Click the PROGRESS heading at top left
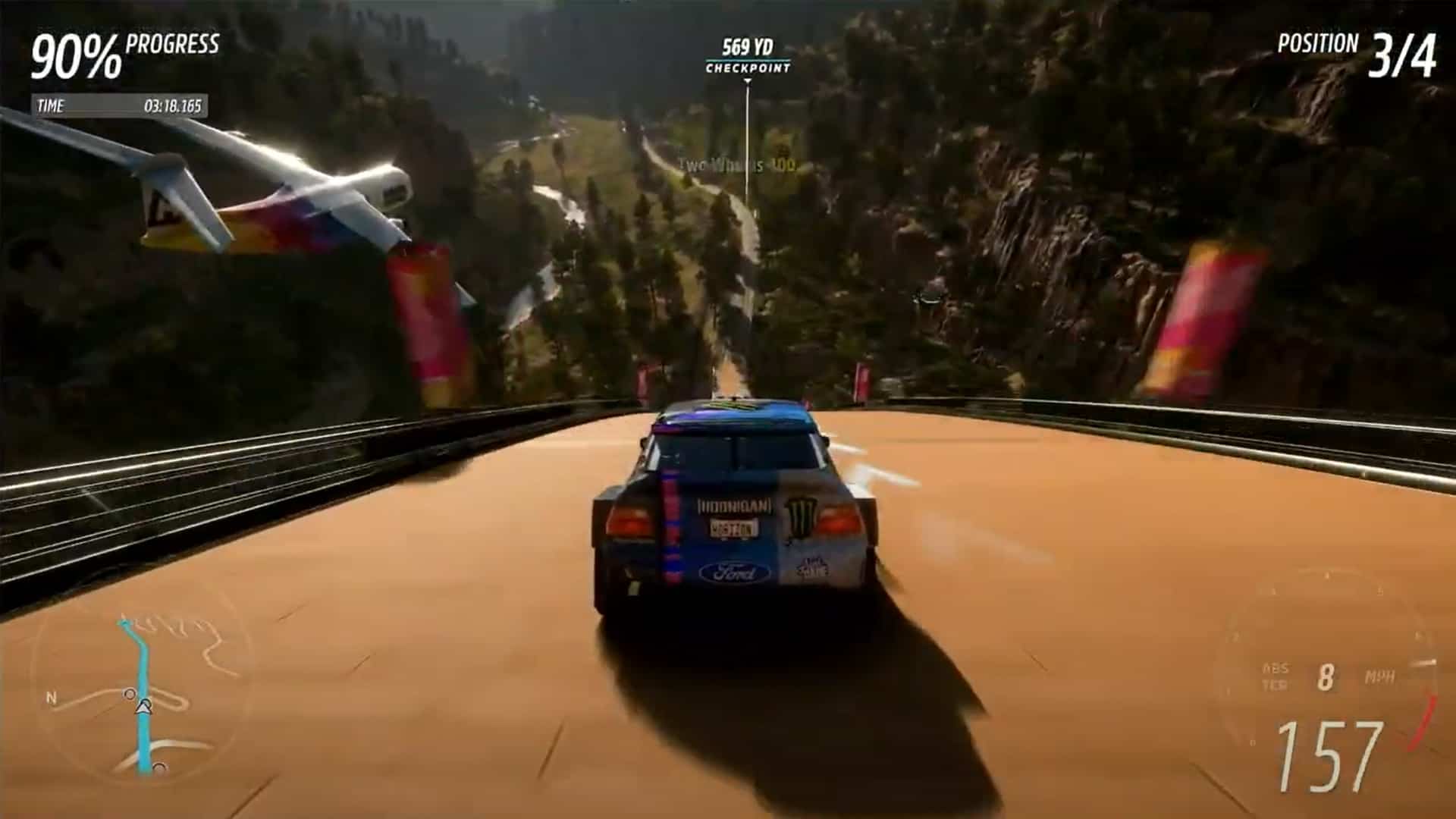 (173, 44)
